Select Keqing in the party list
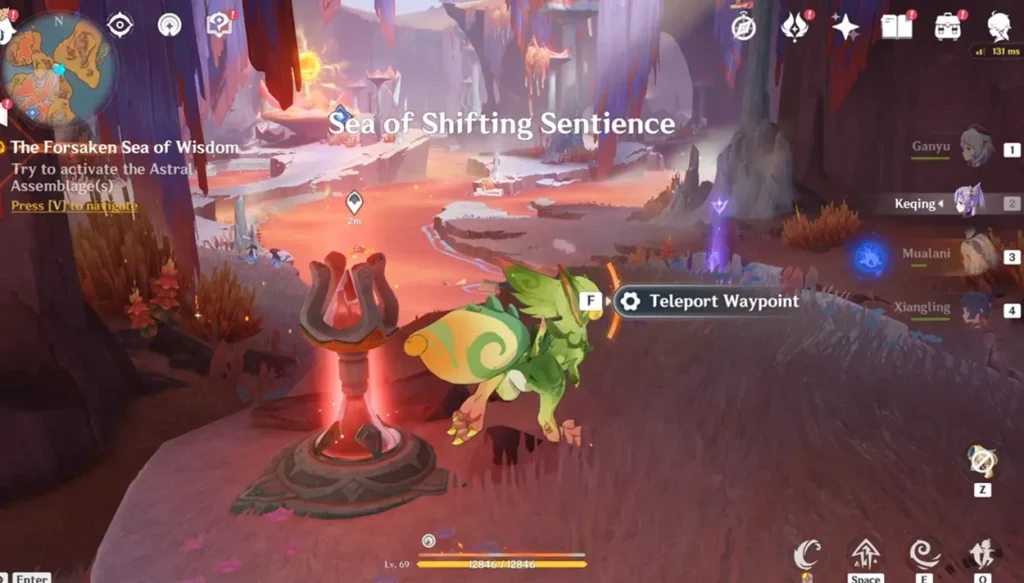Viewport: 1024px width, 583px height. click(x=967, y=202)
